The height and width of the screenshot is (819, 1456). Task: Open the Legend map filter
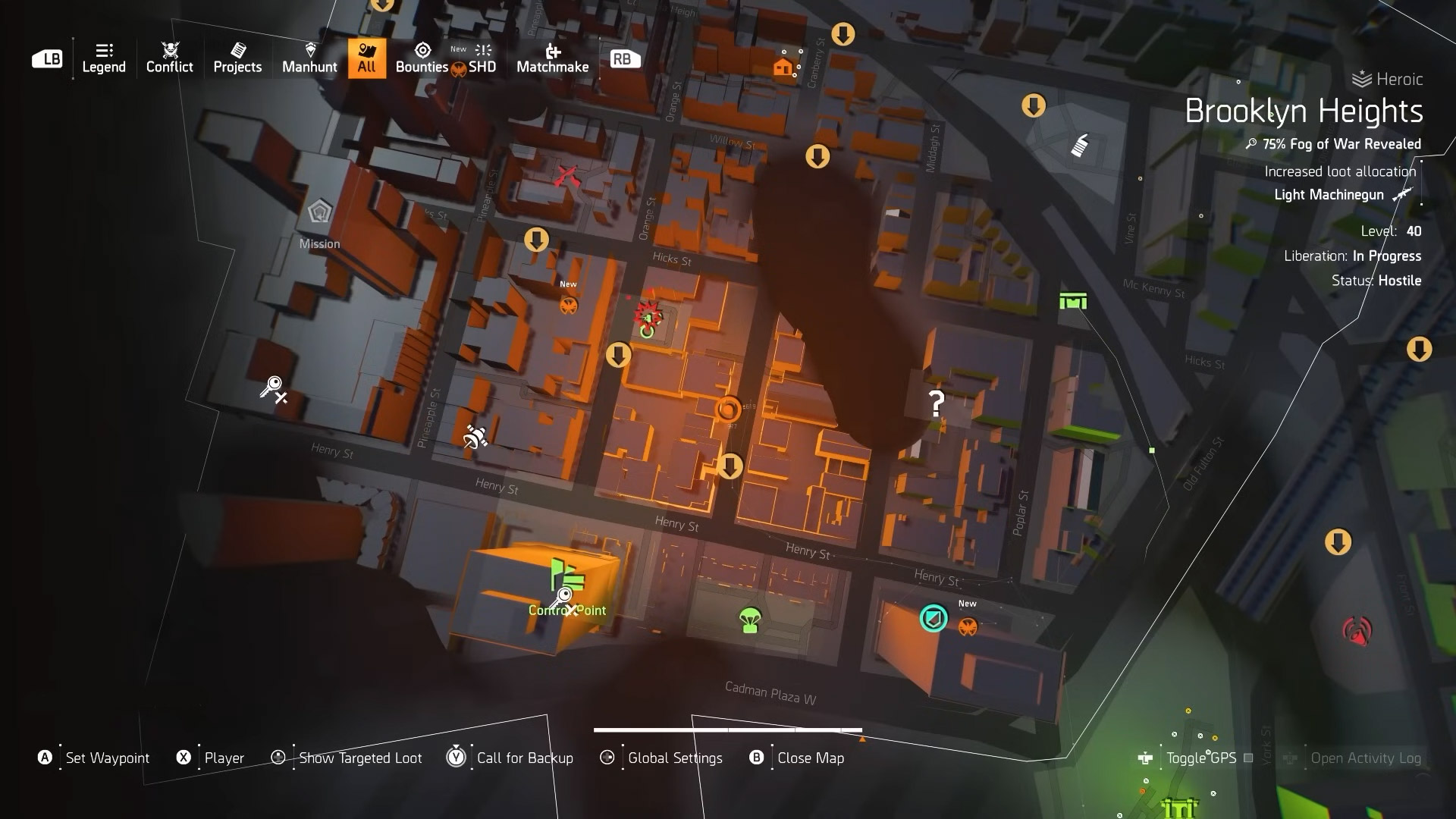(104, 58)
